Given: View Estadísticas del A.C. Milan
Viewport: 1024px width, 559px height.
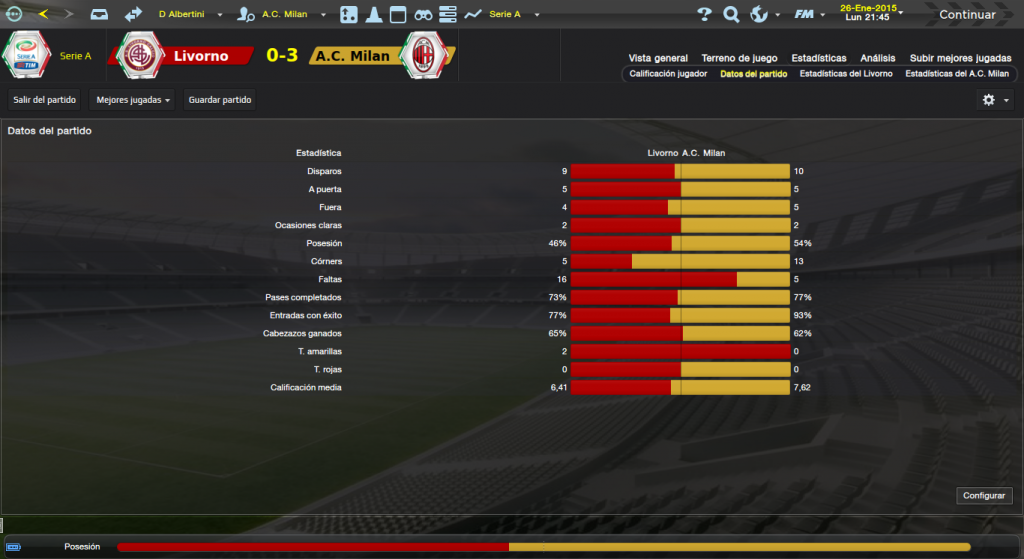Looking at the screenshot, I should click(x=956, y=74).
